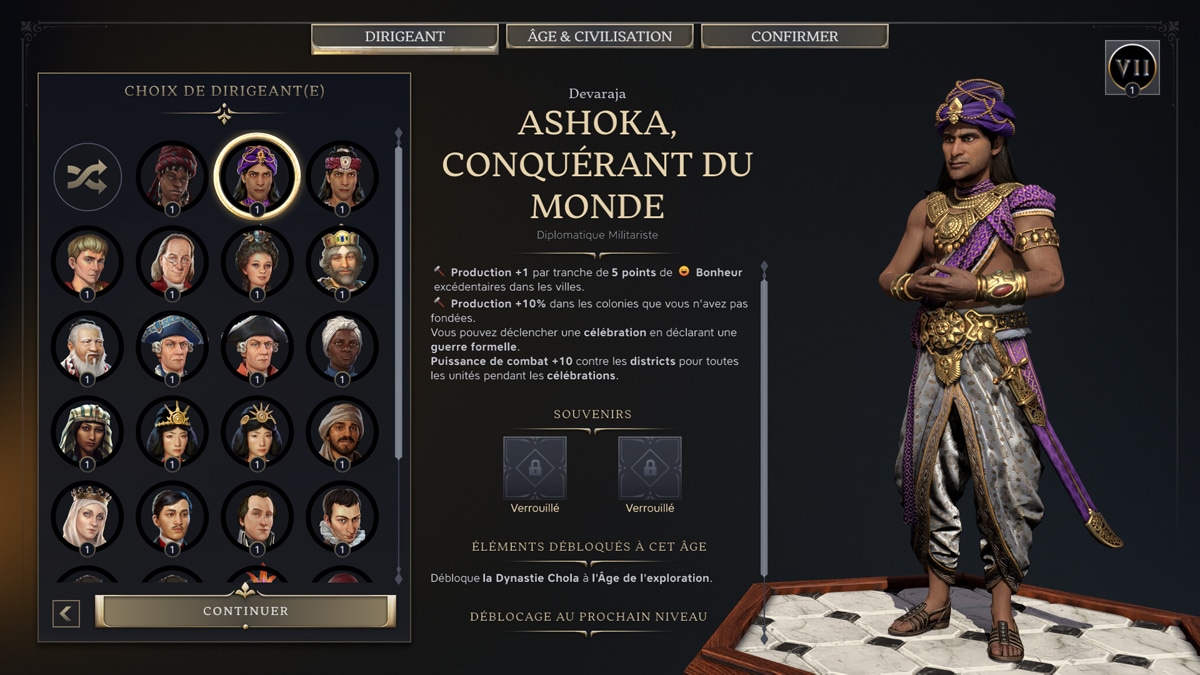Open the Confirmer tab
Image resolution: width=1200 pixels, height=675 pixels.
click(x=794, y=36)
